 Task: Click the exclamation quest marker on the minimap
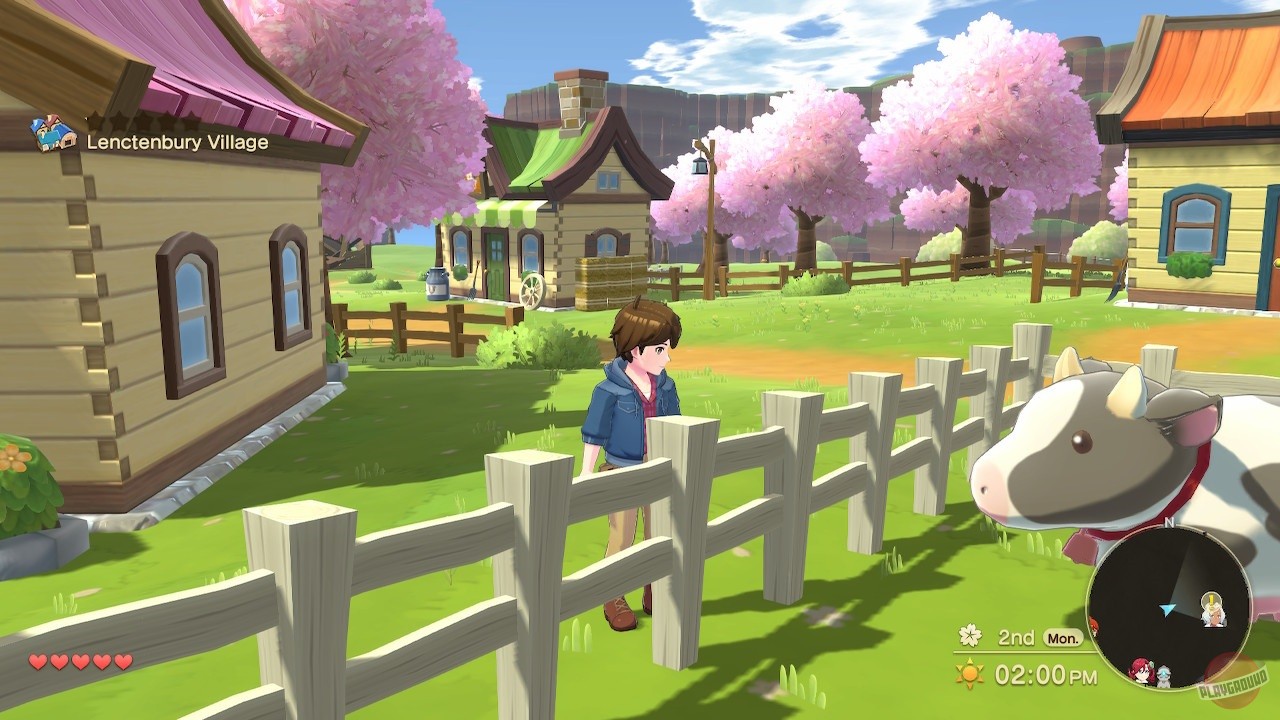(1211, 599)
